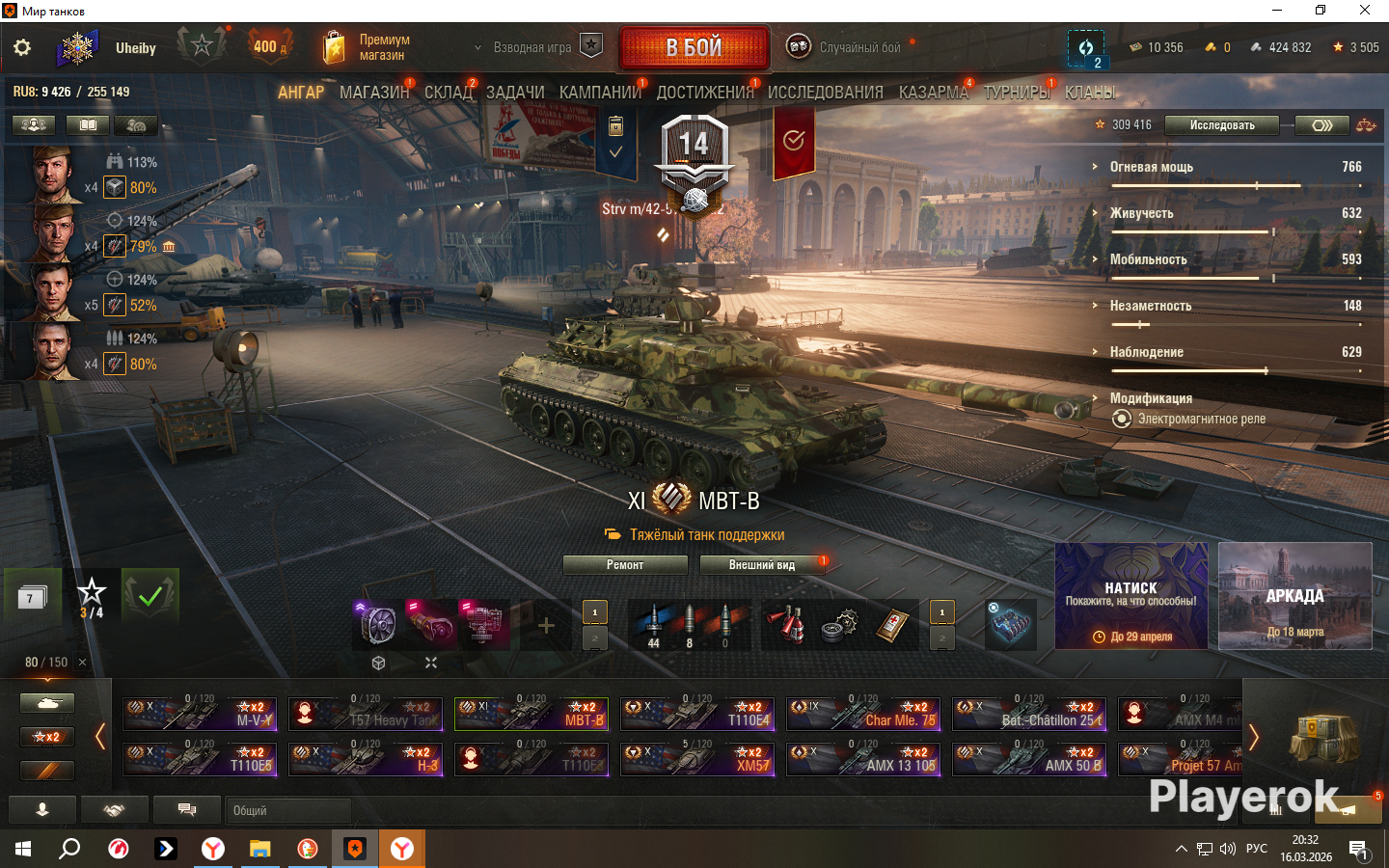Image resolution: width=1389 pixels, height=868 pixels.
Task: Click the Ремонт repair button
Action: click(625, 565)
